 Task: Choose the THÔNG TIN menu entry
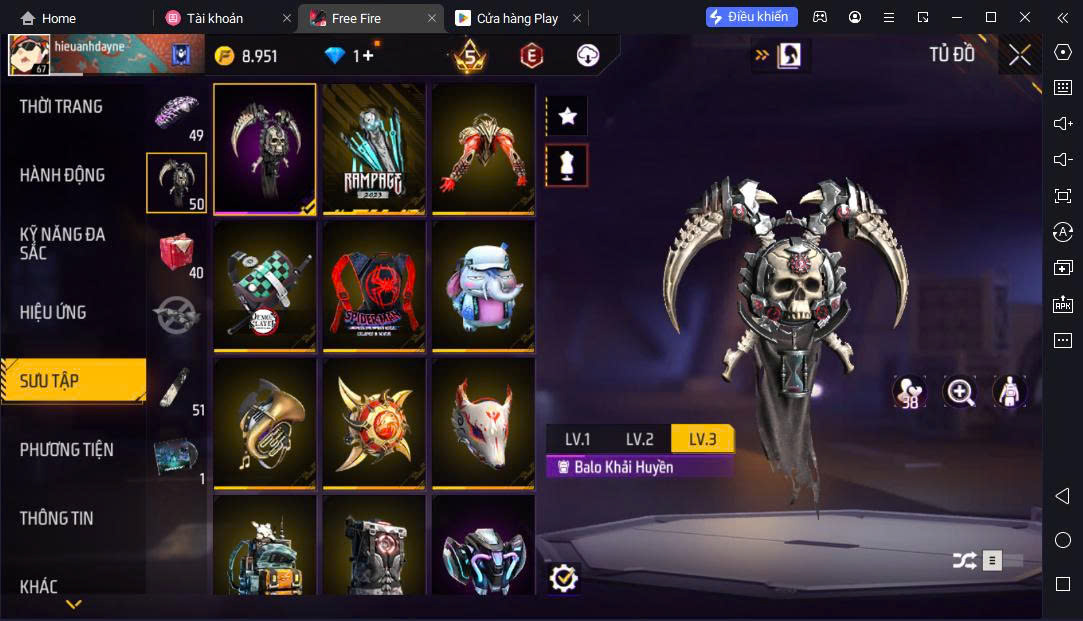pos(57,518)
